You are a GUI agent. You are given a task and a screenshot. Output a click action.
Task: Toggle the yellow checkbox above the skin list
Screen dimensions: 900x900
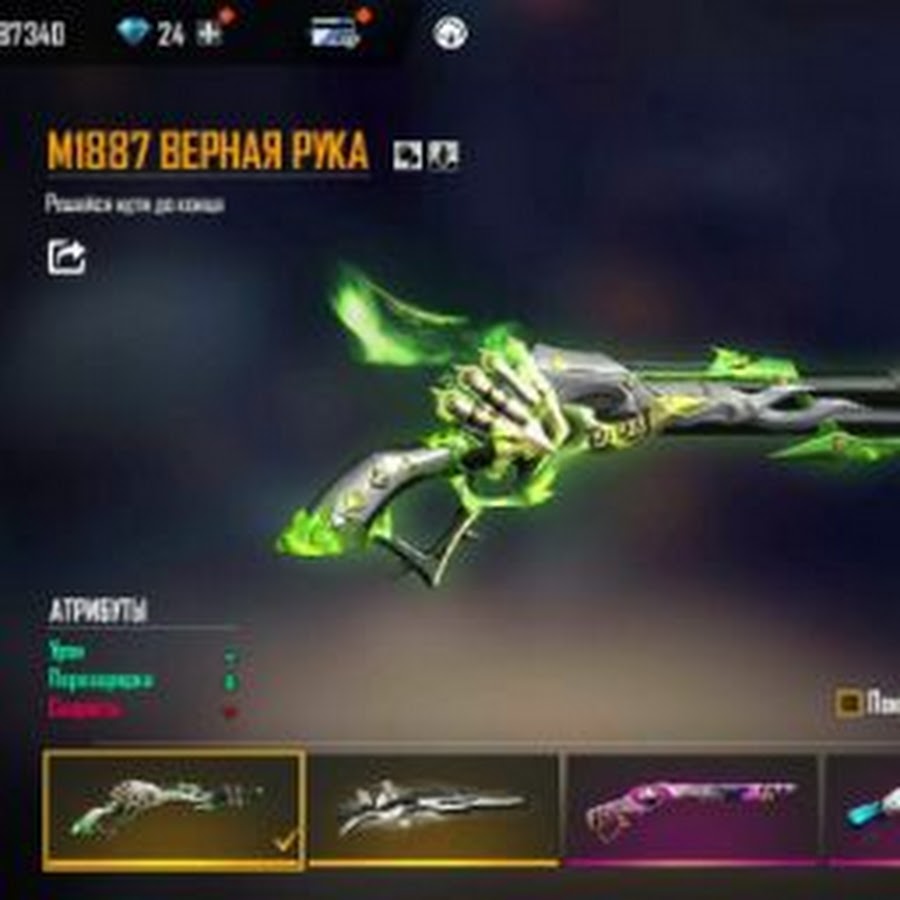tap(849, 703)
